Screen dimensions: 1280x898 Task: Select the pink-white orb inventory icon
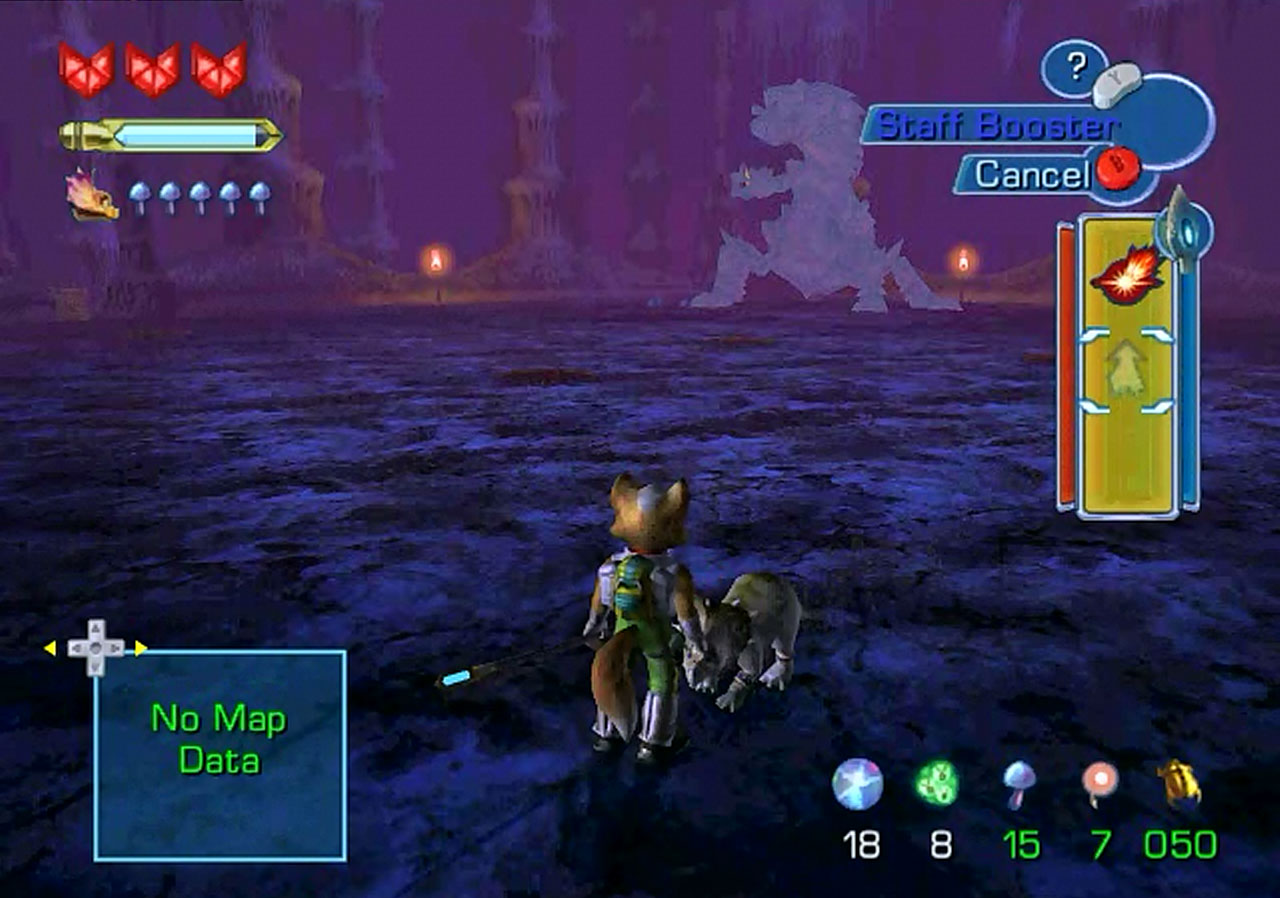coord(1100,784)
